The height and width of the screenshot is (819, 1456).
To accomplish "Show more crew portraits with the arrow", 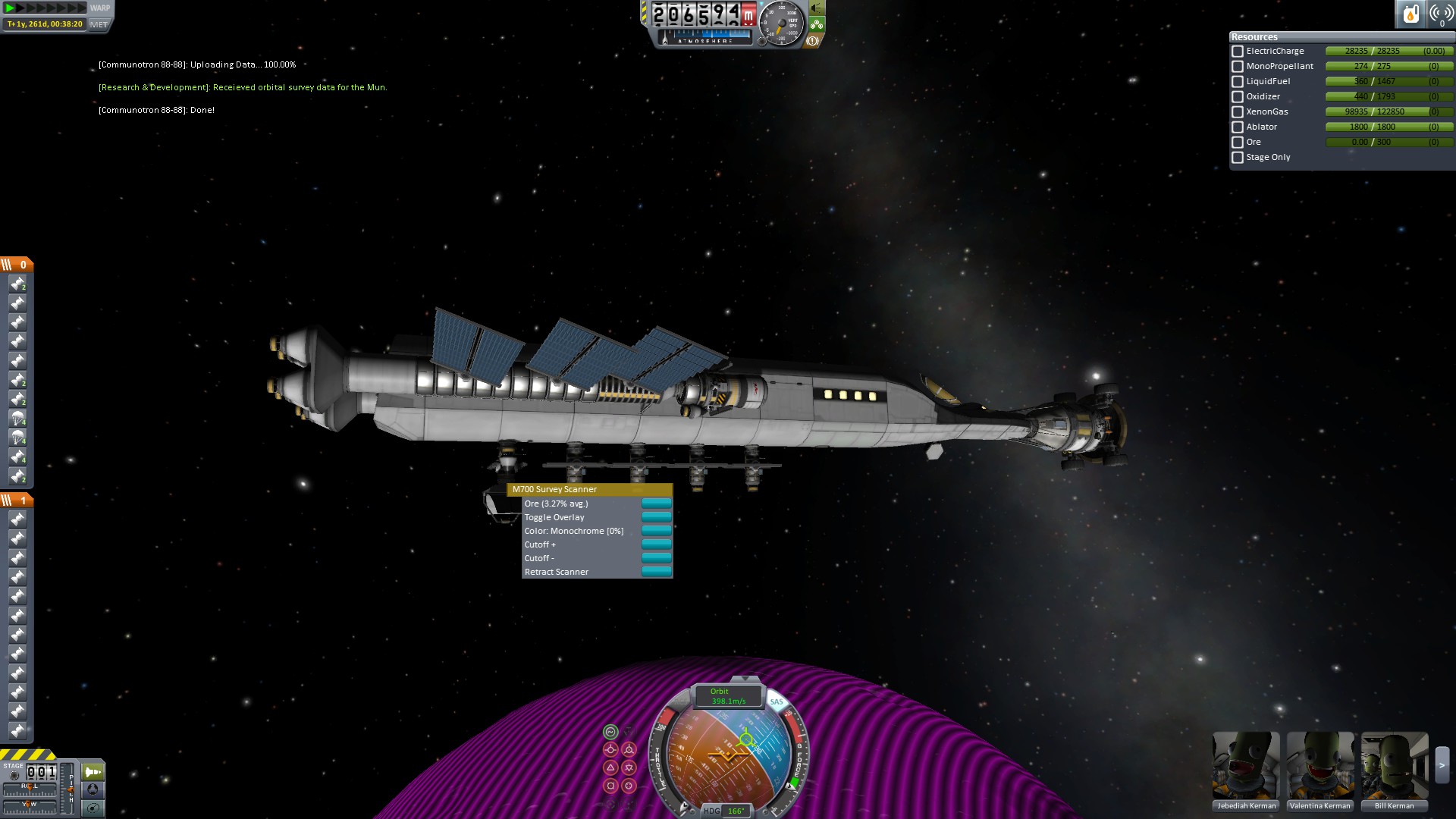I will pos(1442,766).
